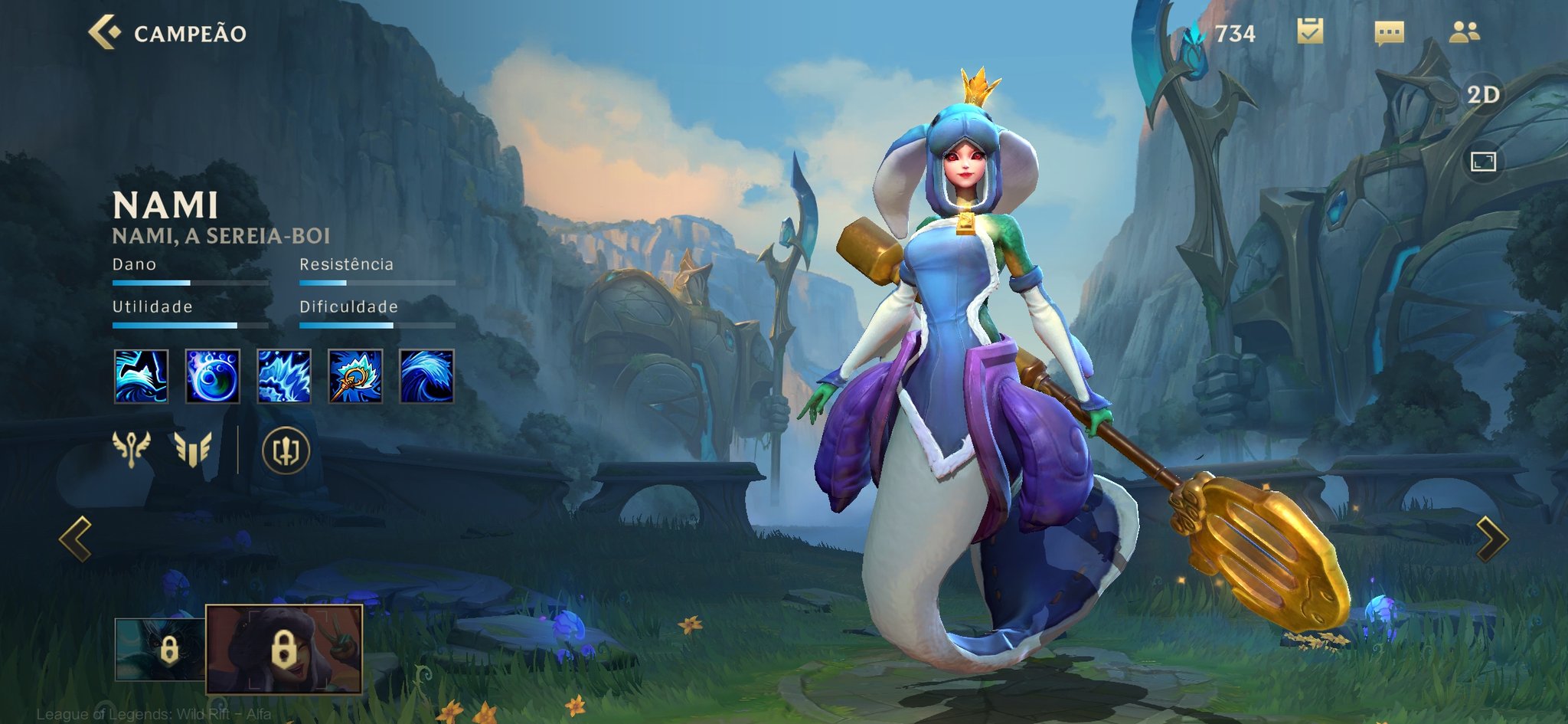Go back using the Campeão arrow
This screenshot has height=724, width=1568.
(105, 32)
